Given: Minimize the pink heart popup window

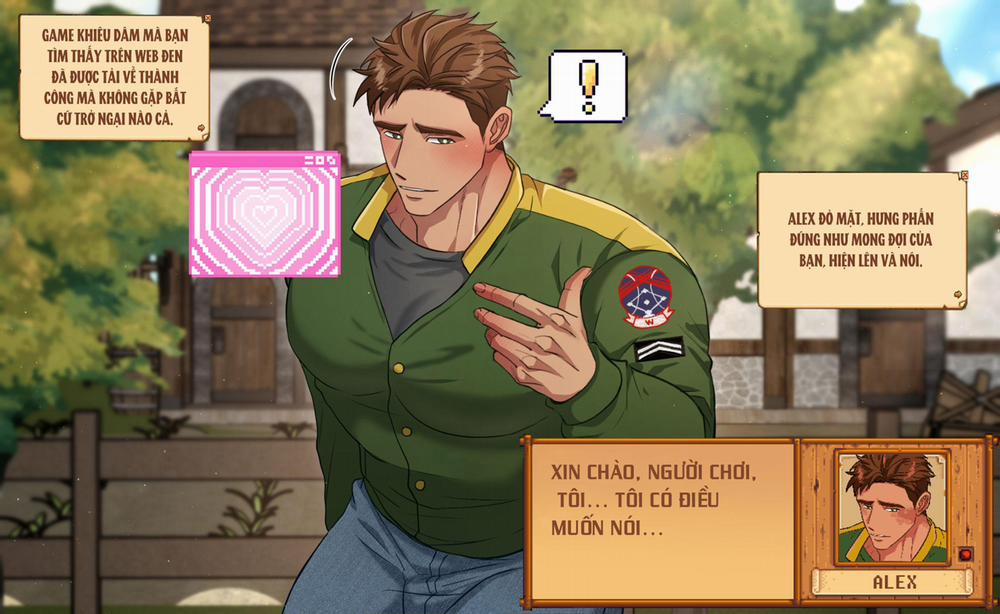Looking at the screenshot, I should 310,159.
